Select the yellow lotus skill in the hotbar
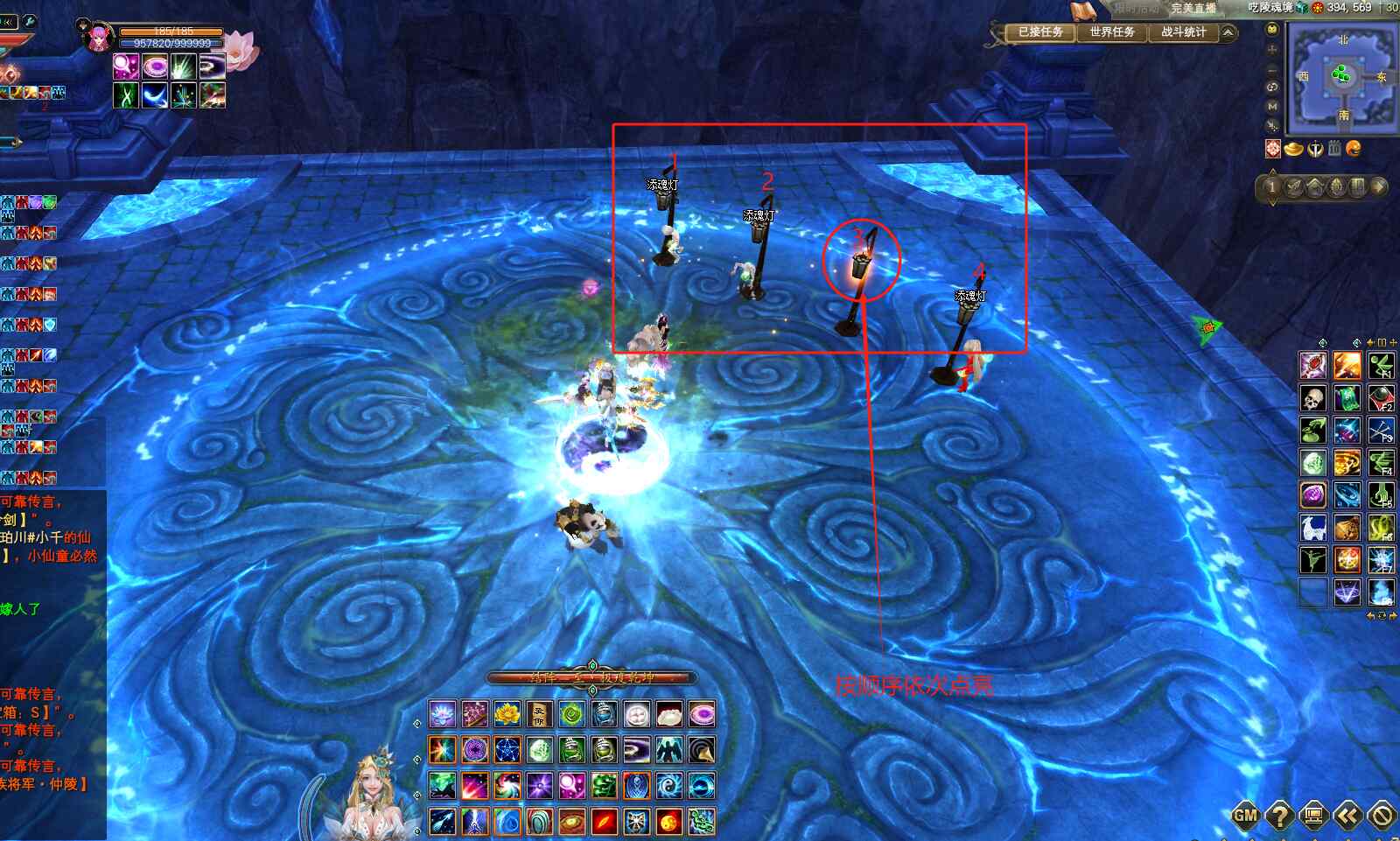The height and width of the screenshot is (841, 1400). (x=507, y=714)
